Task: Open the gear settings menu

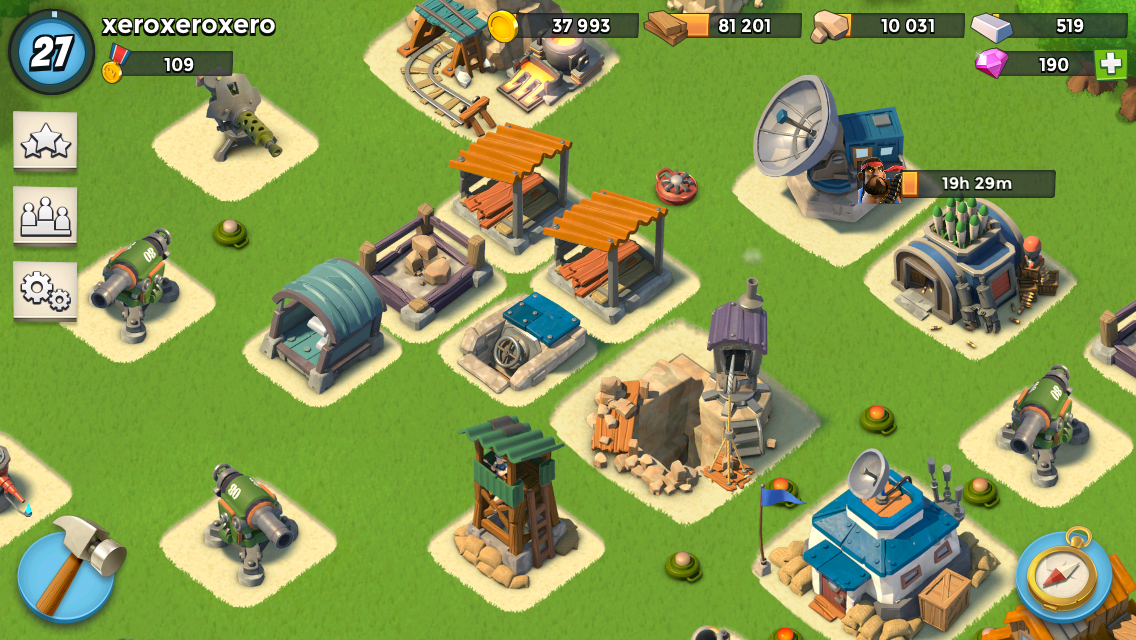Action: pyautogui.click(x=45, y=290)
